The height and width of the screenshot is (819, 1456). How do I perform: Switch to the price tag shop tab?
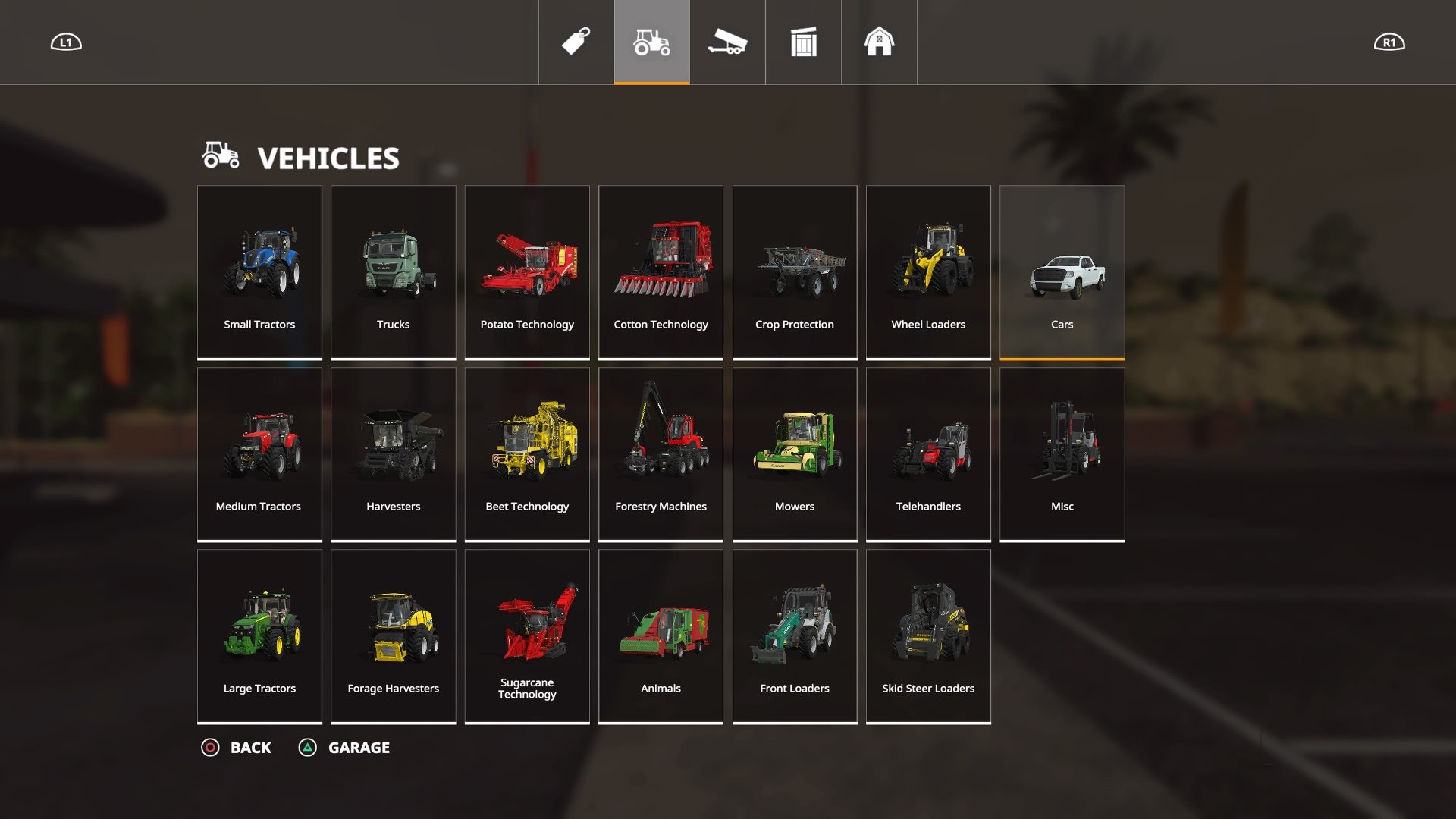tap(576, 42)
